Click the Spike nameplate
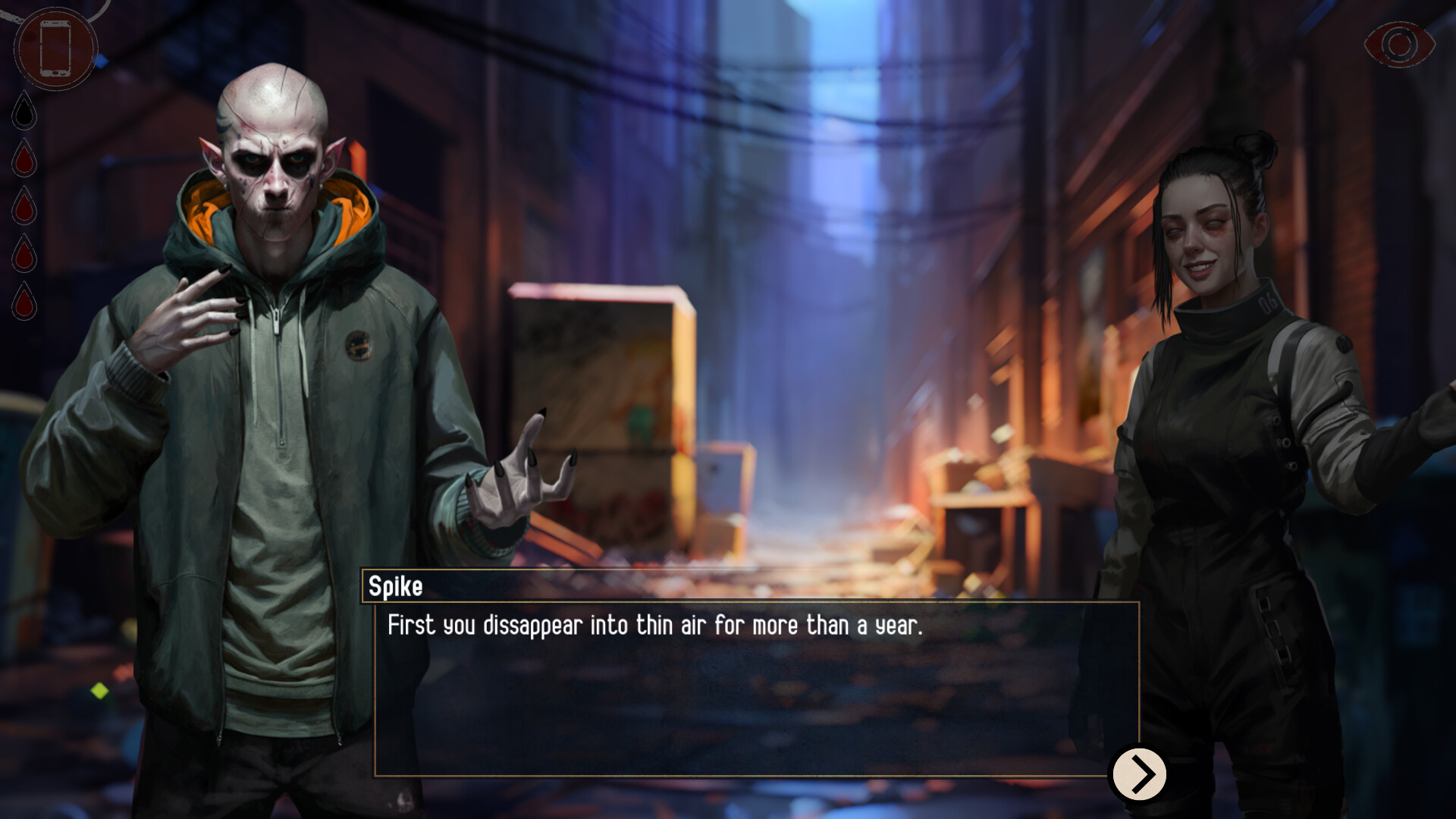The image size is (1456, 819). click(x=396, y=585)
